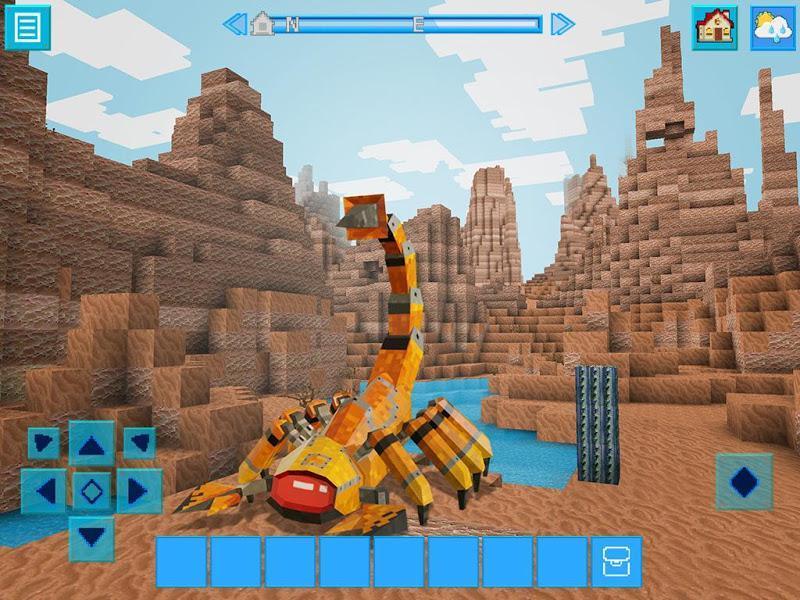Screen dimensions: 800x600
Task: Tap the home house icon button
Action: pyautogui.click(x=714, y=27)
